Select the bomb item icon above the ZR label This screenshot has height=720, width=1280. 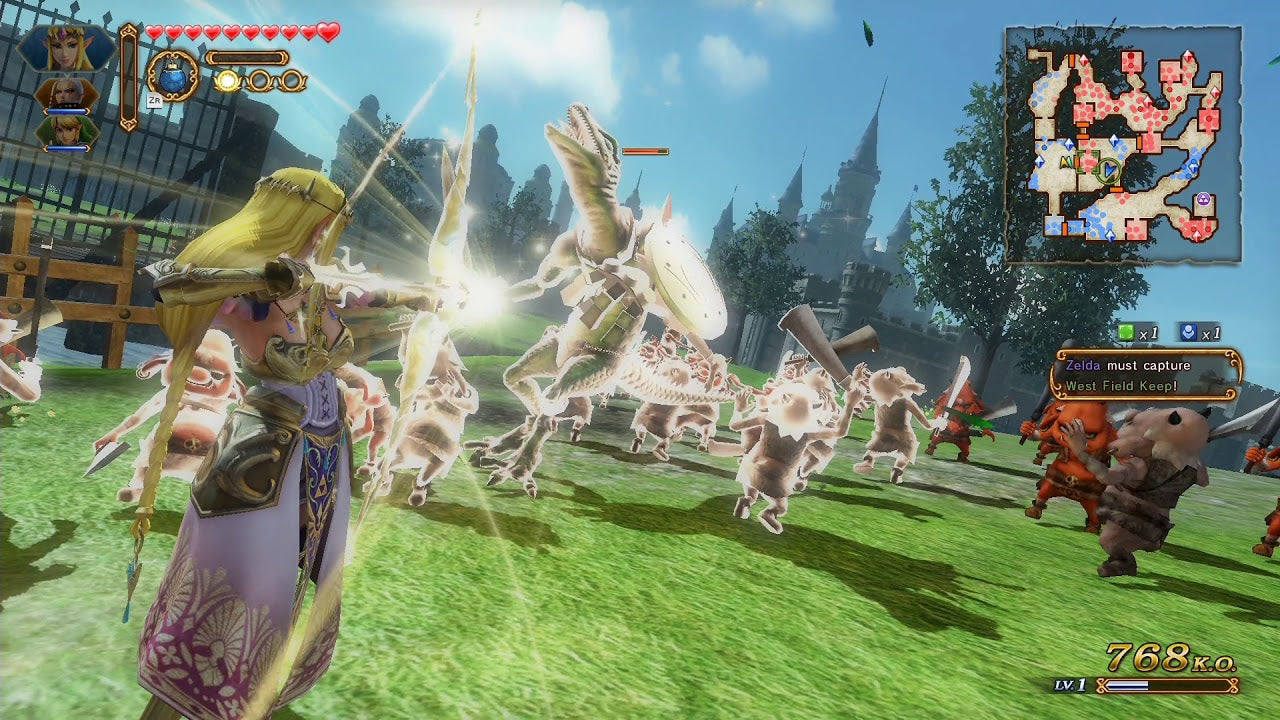click(172, 77)
